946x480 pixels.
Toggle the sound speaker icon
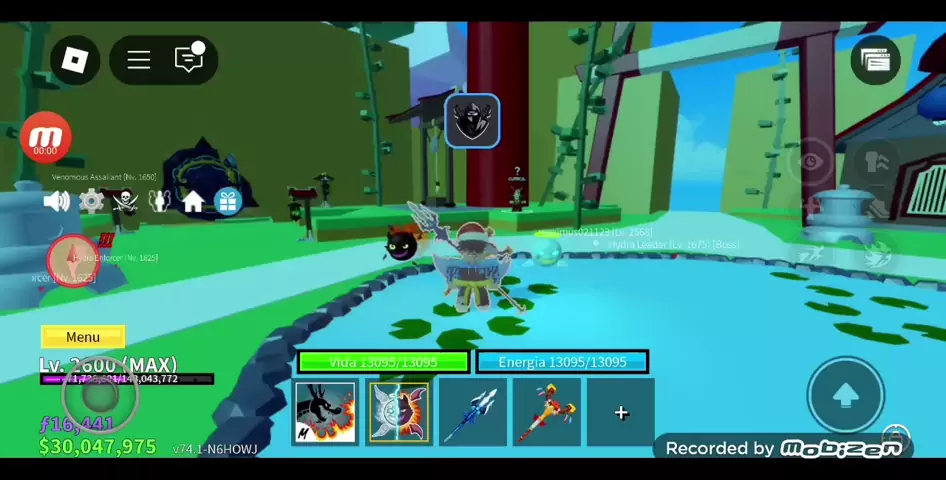pos(57,201)
